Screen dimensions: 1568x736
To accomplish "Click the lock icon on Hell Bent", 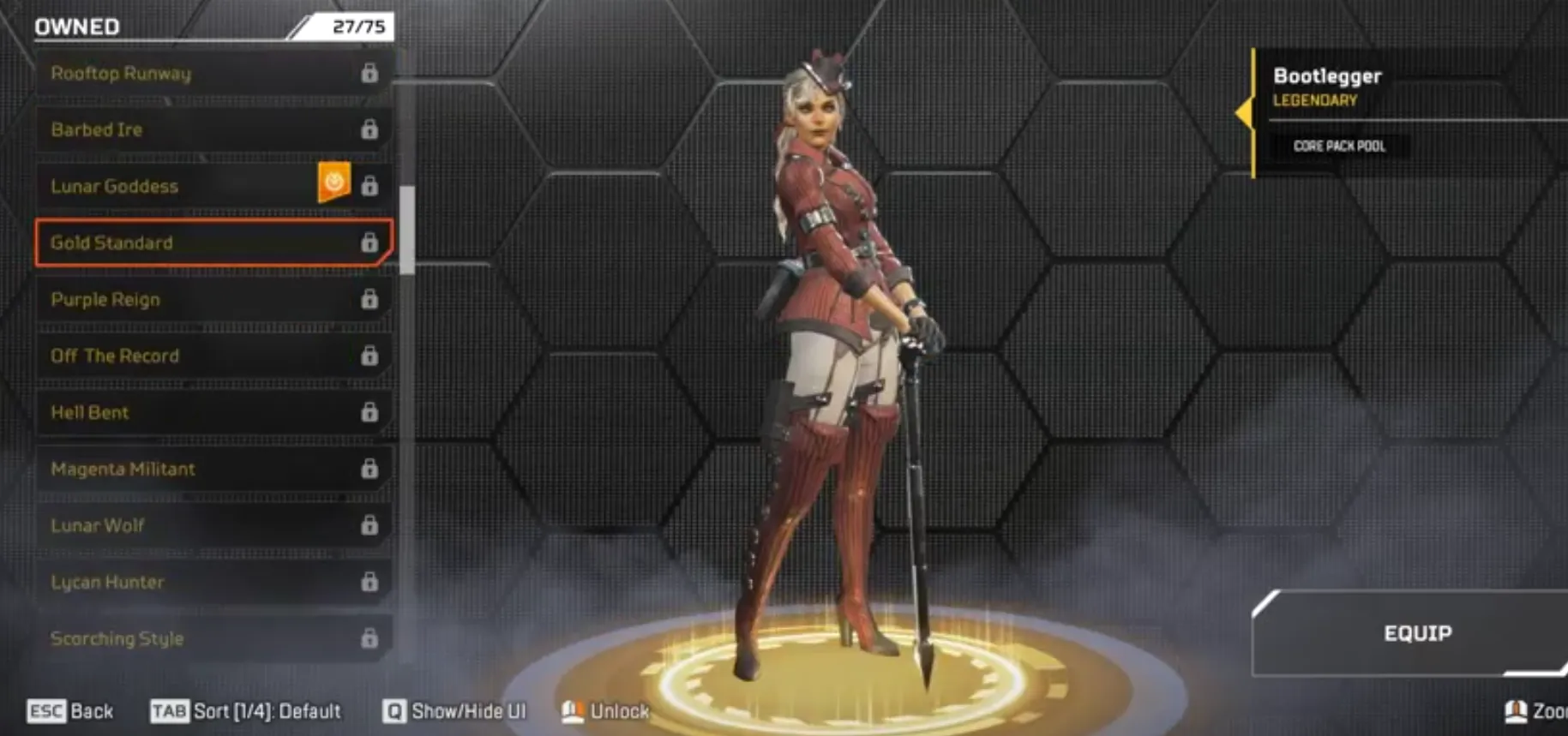I will point(371,412).
